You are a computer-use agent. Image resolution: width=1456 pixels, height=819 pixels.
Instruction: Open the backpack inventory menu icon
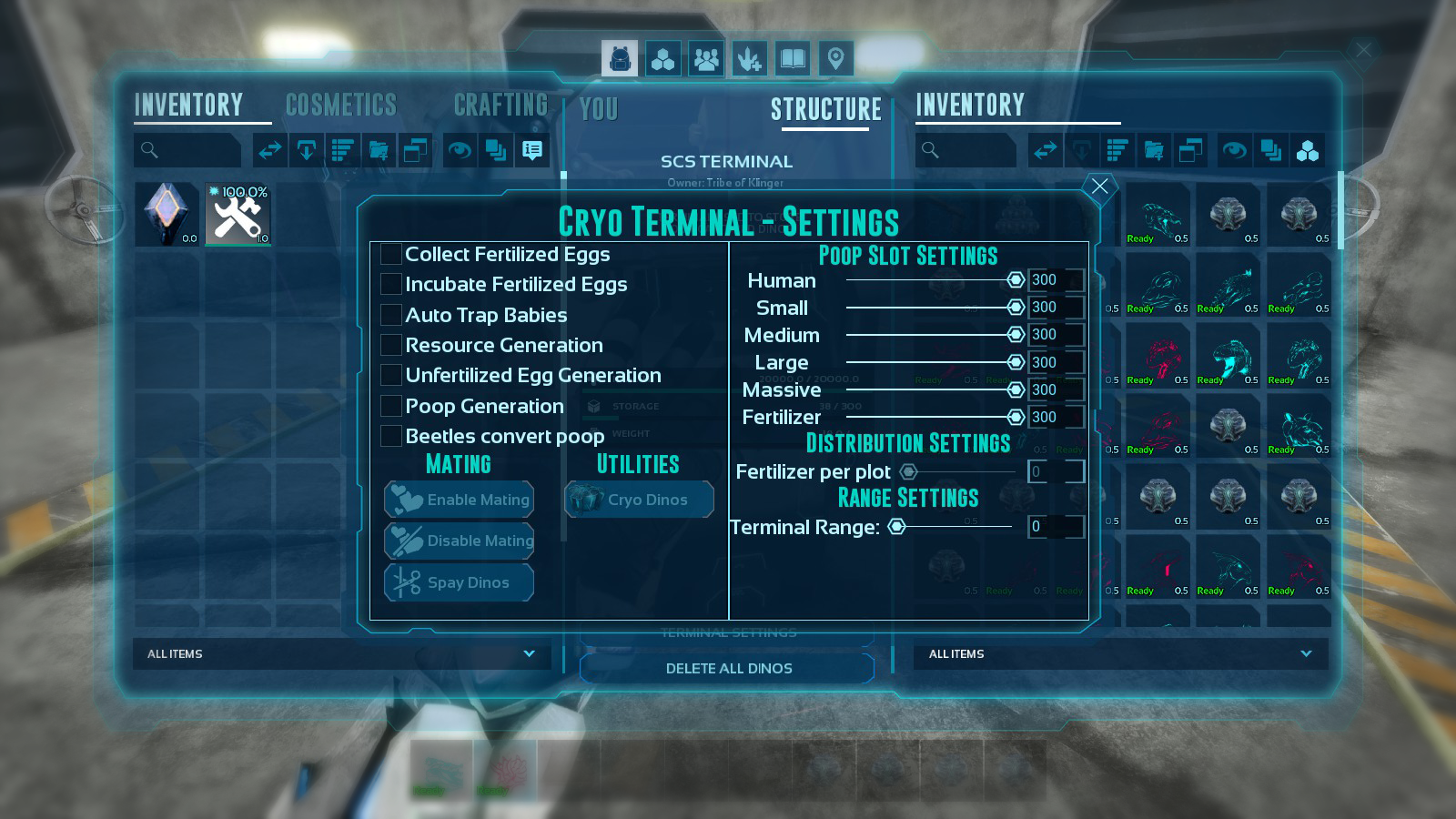pyautogui.click(x=619, y=58)
